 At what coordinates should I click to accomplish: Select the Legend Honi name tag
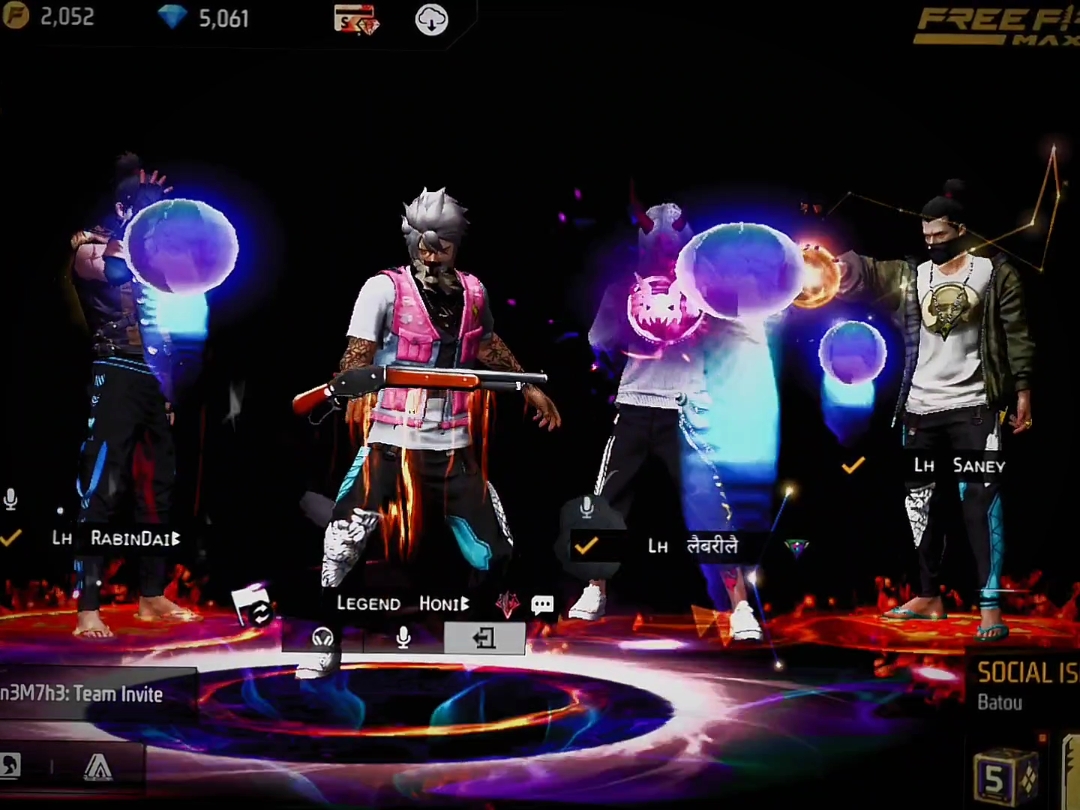(402, 604)
